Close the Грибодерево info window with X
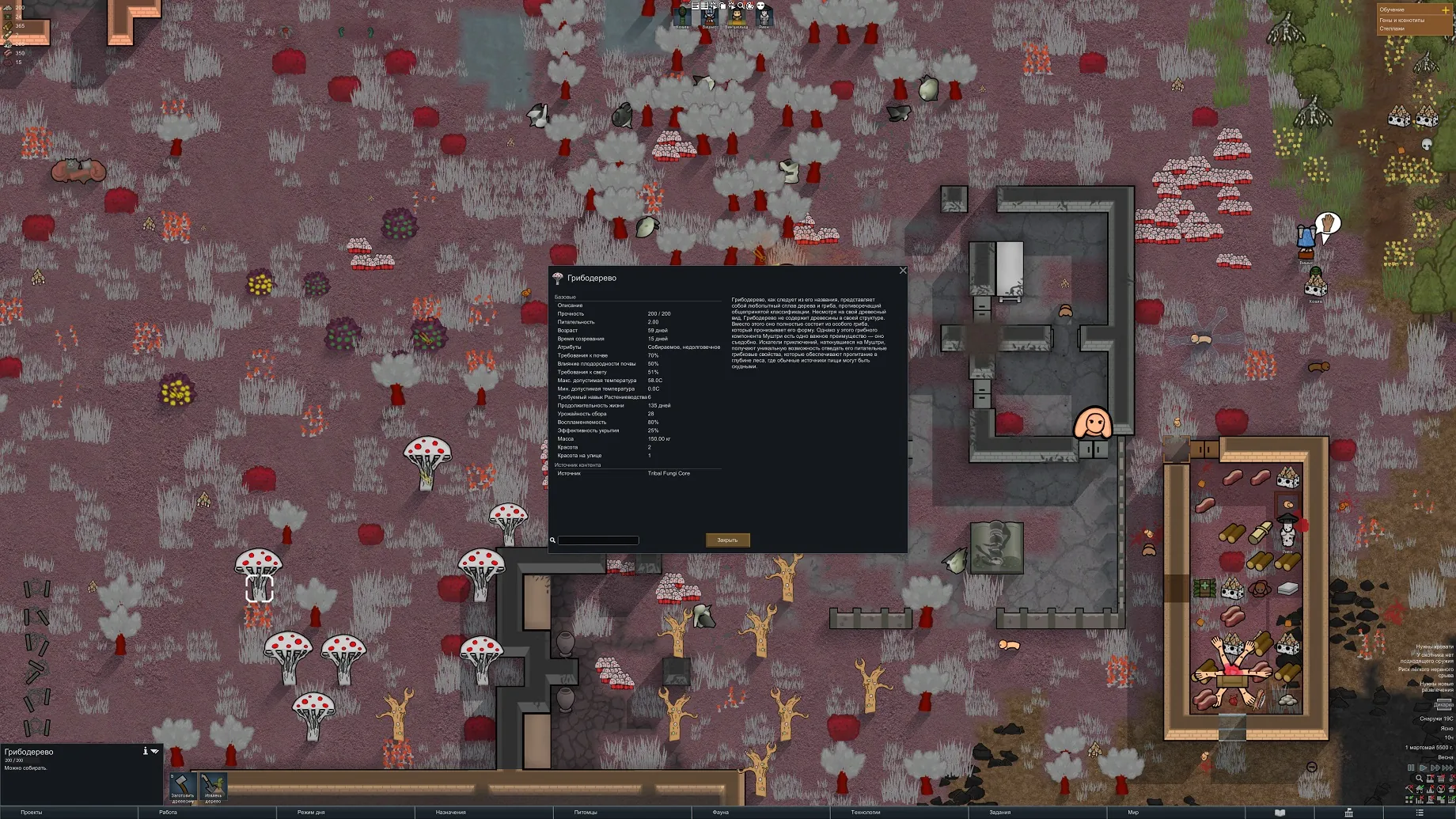The height and width of the screenshot is (819, 1456). coord(903,271)
